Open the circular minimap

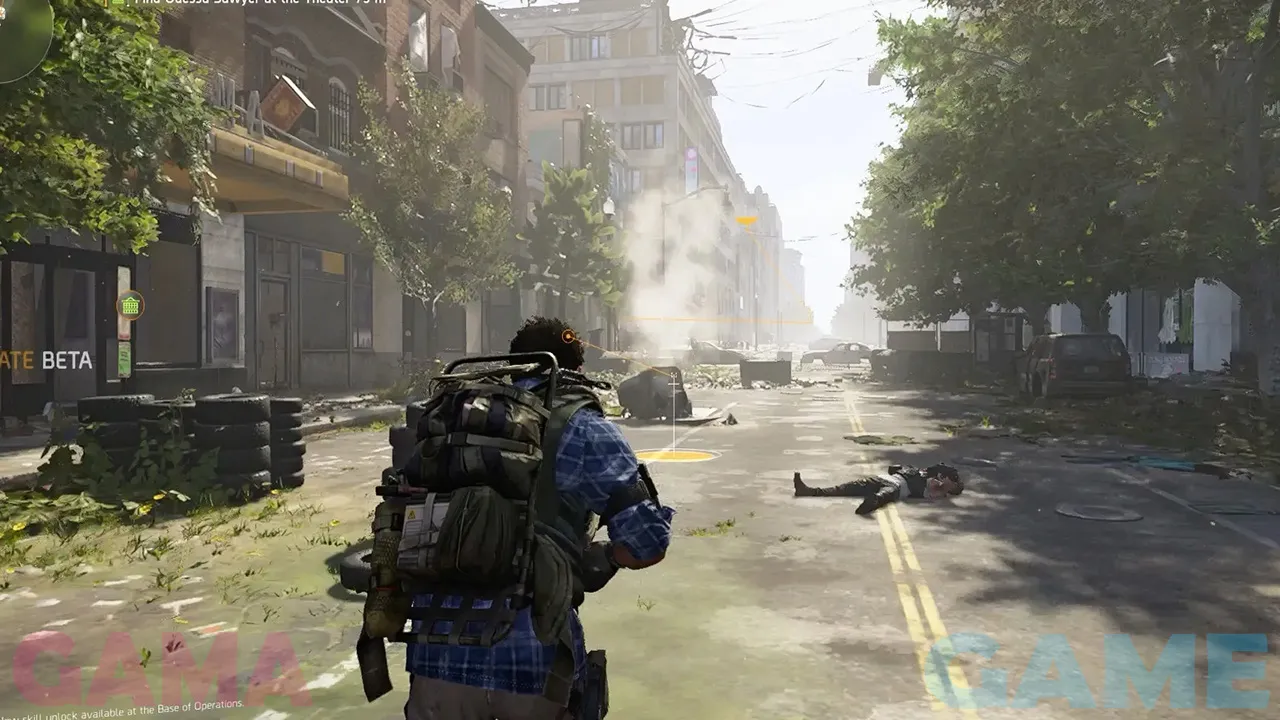point(22,35)
